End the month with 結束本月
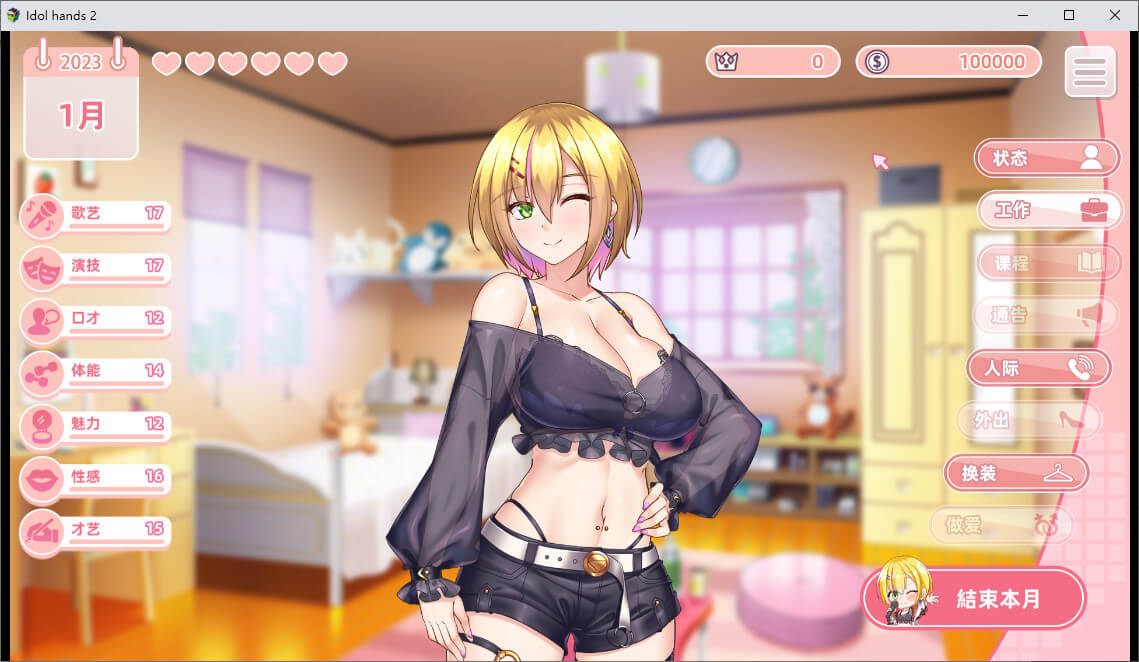The image size is (1139, 662). (973, 598)
